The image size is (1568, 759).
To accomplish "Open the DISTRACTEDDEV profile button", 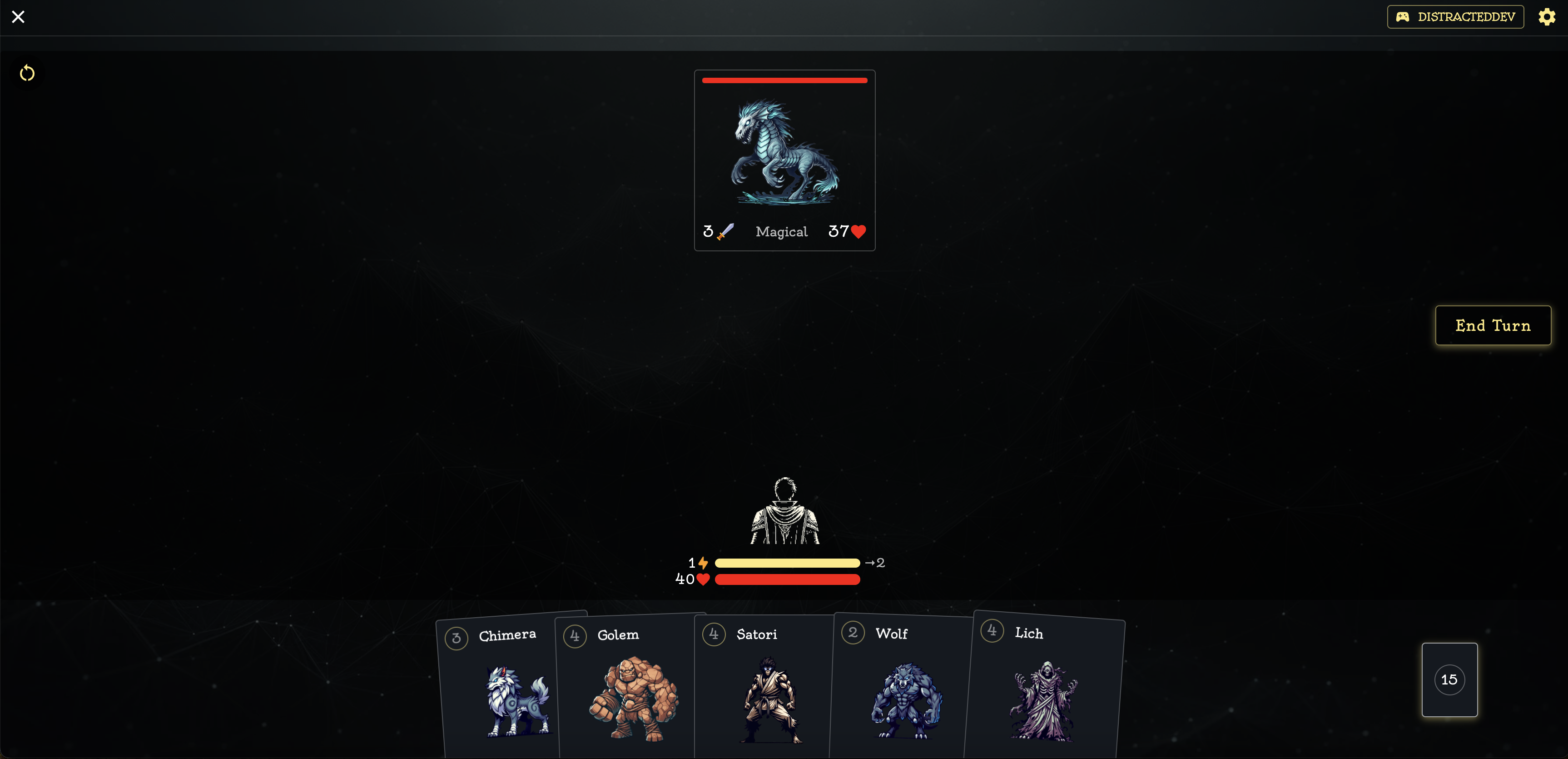I will coord(1455,16).
